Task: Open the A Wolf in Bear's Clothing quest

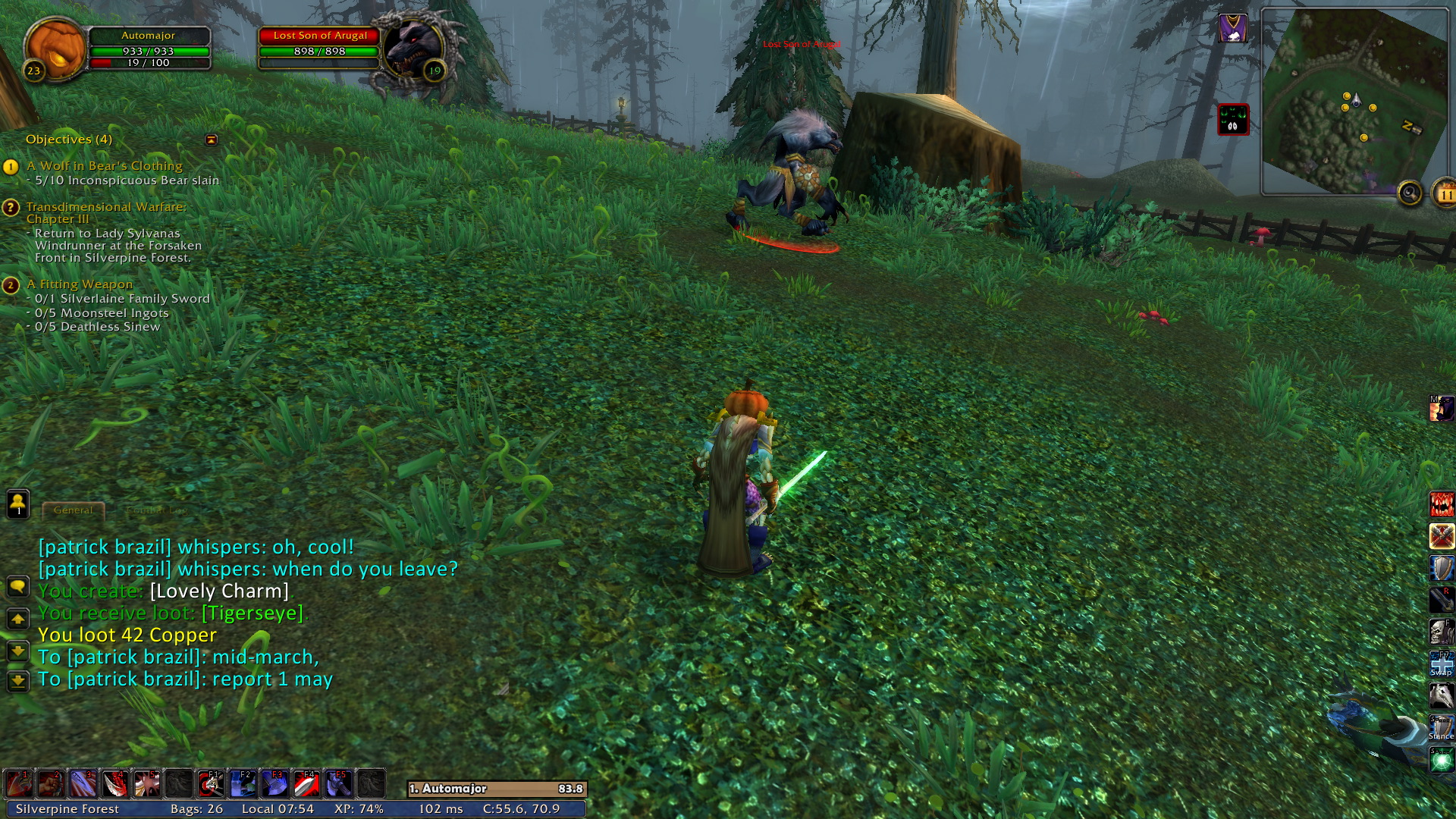Action: 104,166
